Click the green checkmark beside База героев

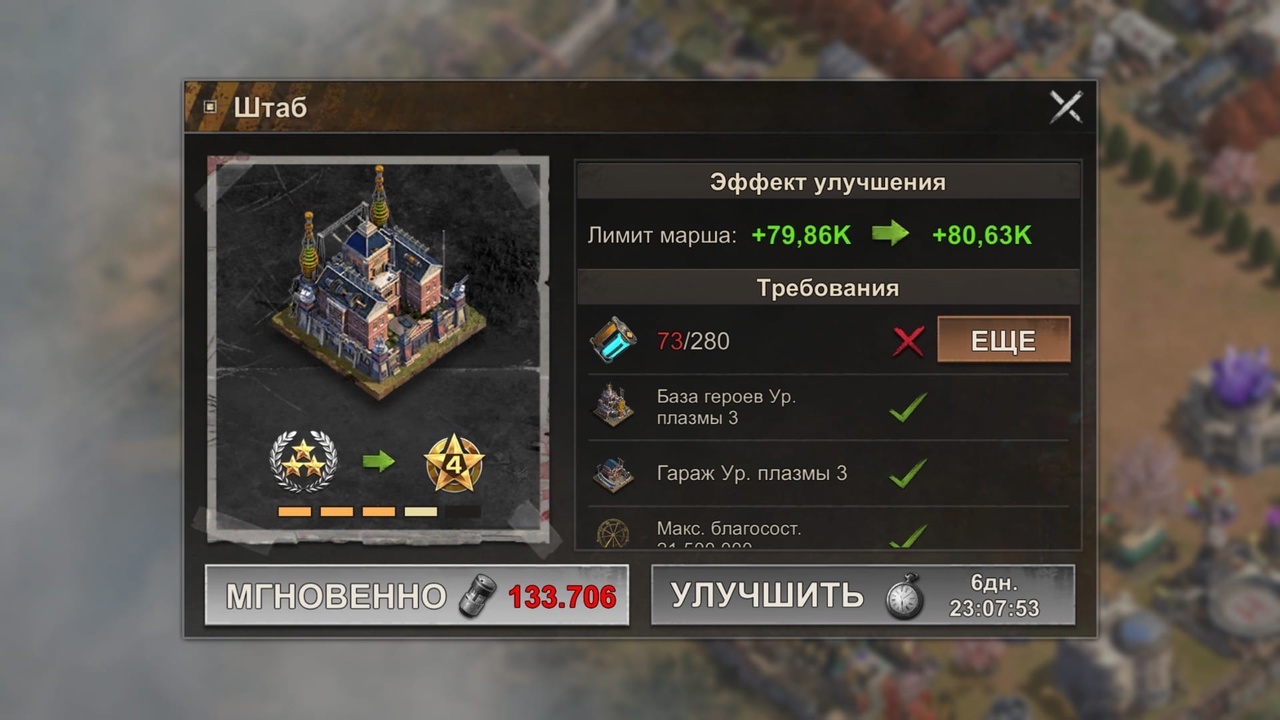click(x=908, y=407)
